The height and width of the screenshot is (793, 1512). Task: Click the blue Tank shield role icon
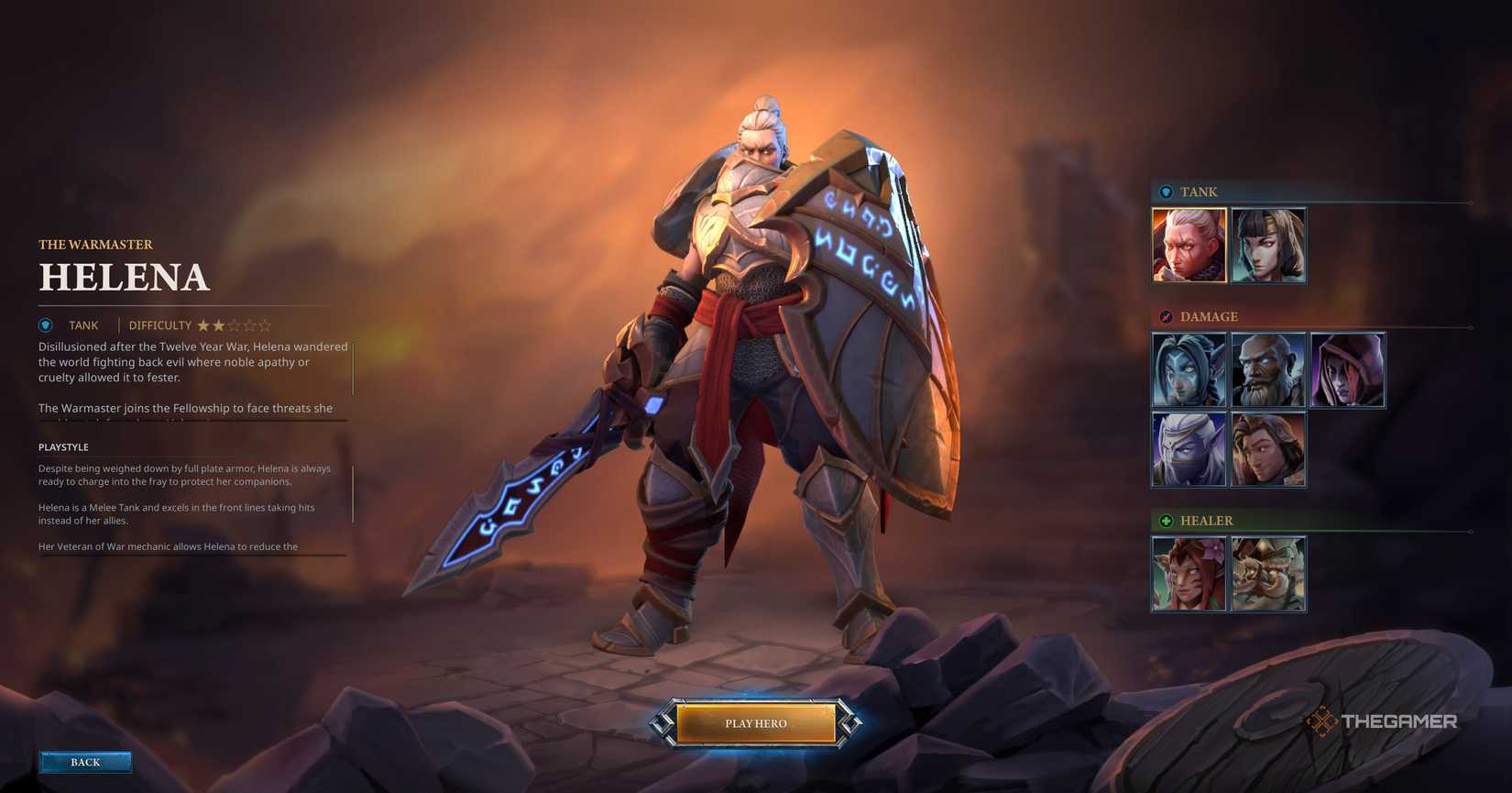coord(1166,193)
